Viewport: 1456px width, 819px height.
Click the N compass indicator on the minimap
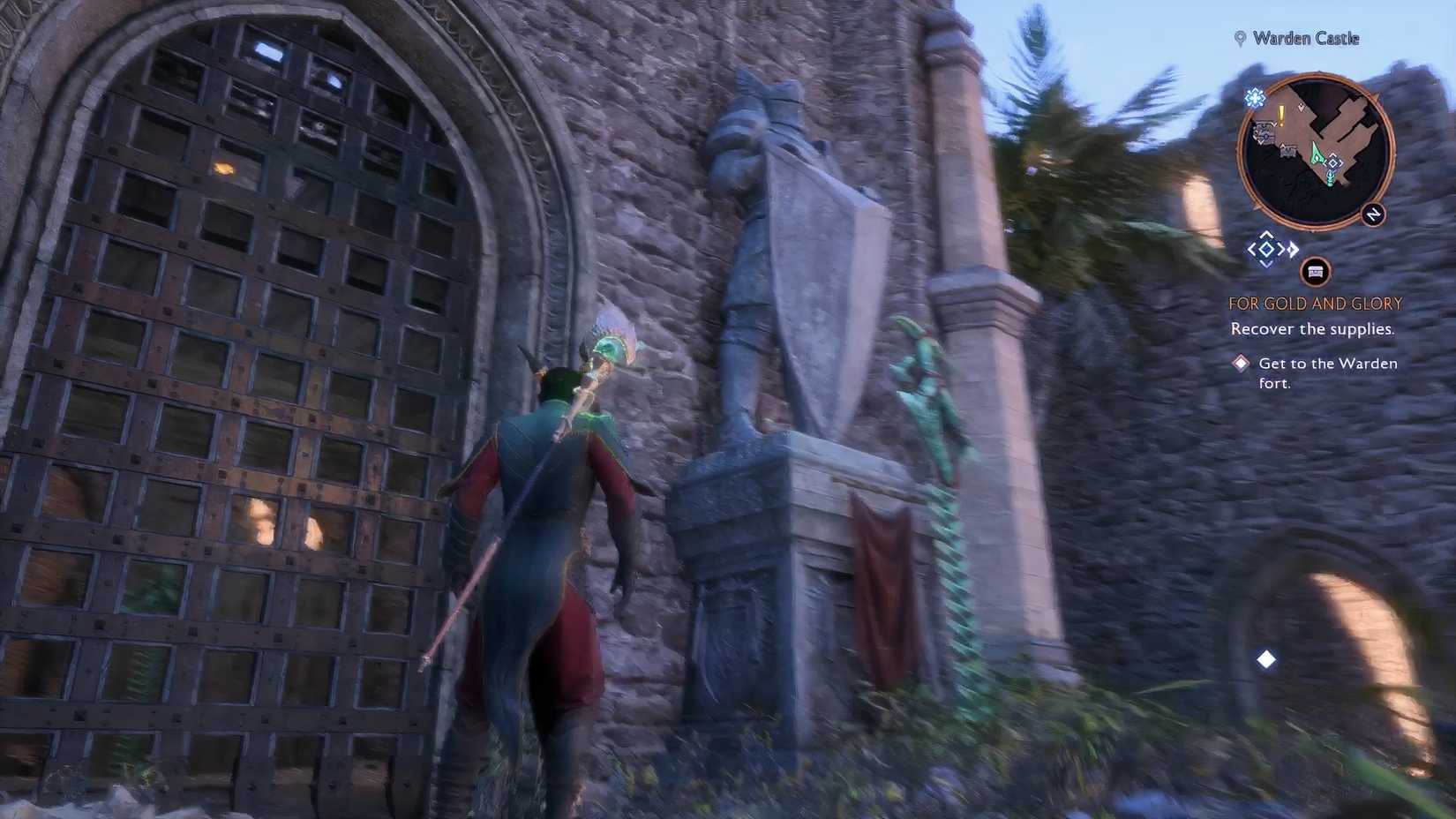(1371, 214)
